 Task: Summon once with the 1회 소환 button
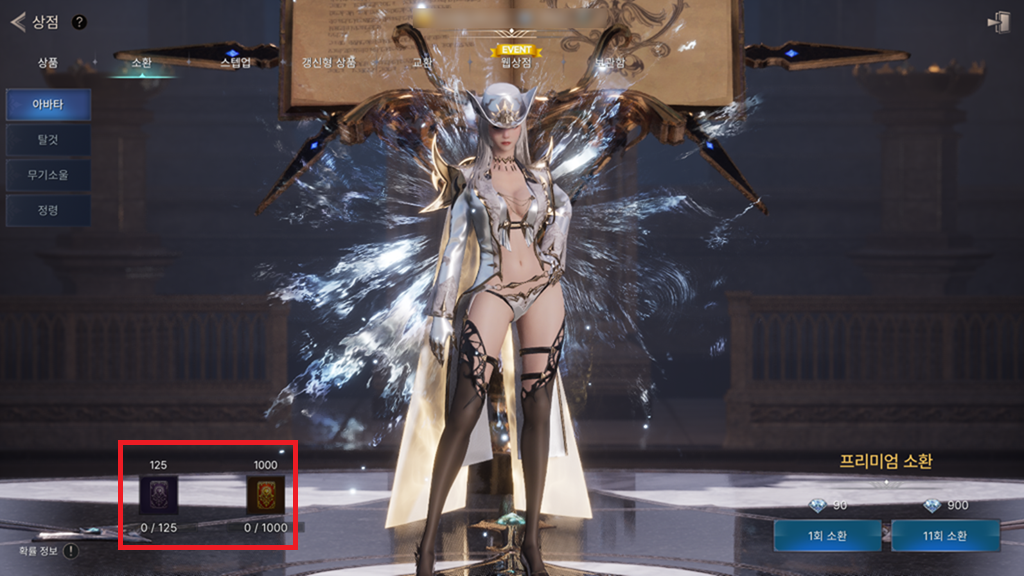click(x=826, y=535)
